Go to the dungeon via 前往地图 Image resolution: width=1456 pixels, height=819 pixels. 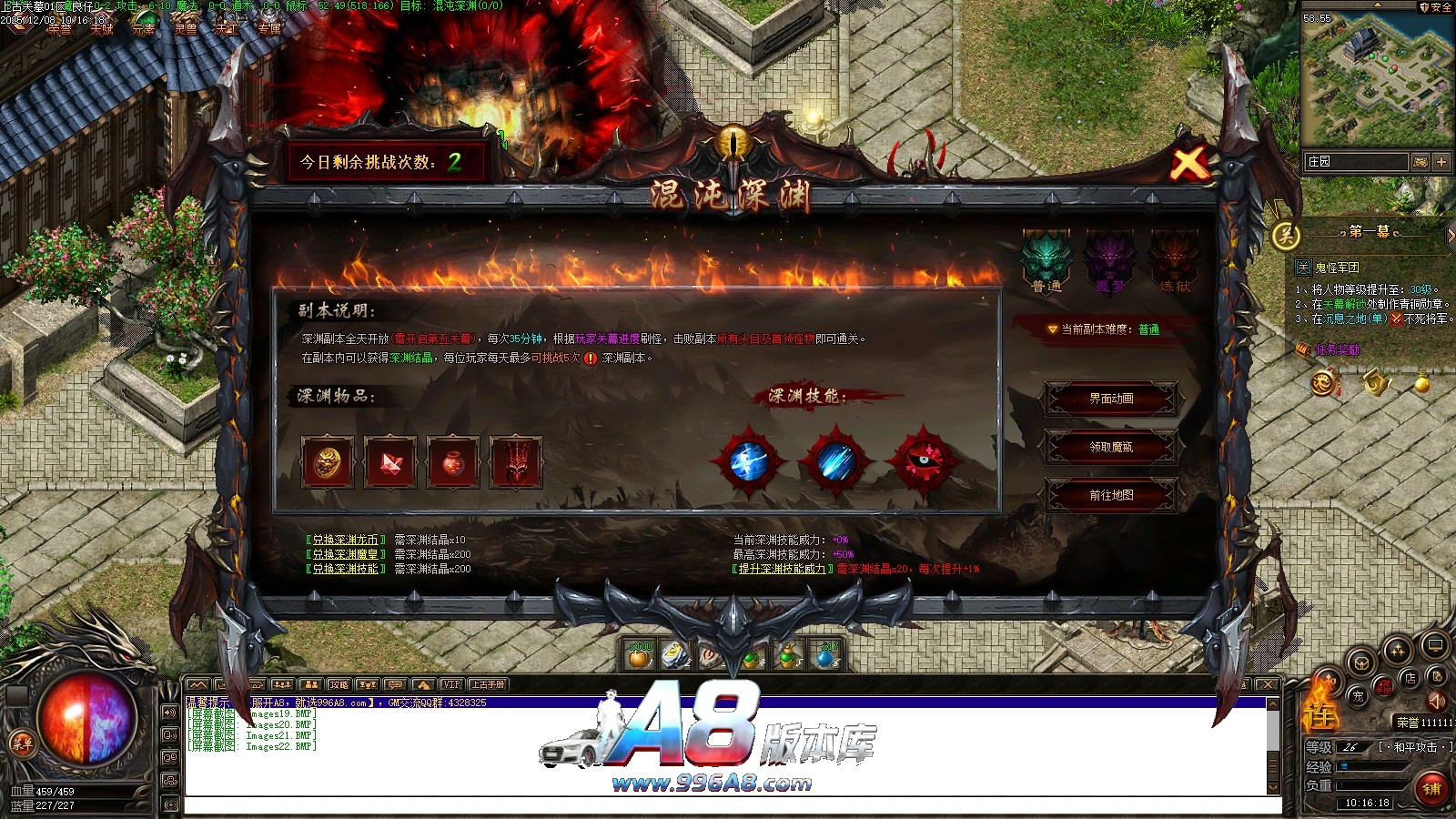click(x=1111, y=495)
